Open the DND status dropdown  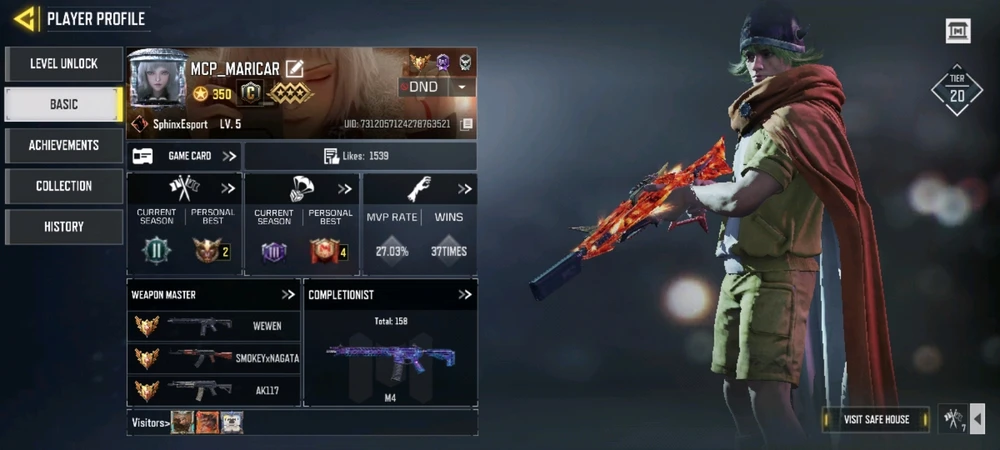click(x=461, y=87)
